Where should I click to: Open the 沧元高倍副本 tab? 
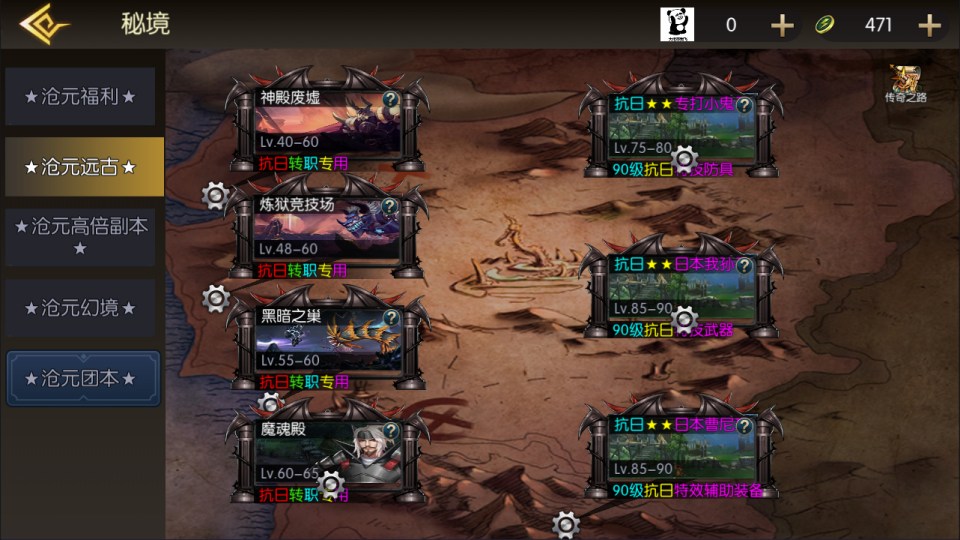point(80,237)
